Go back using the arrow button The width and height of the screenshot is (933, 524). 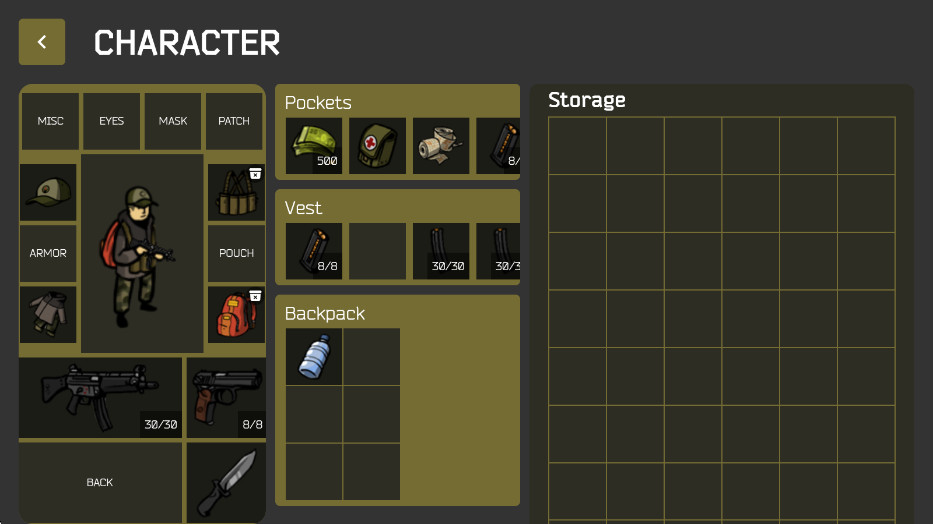pyautogui.click(x=42, y=42)
